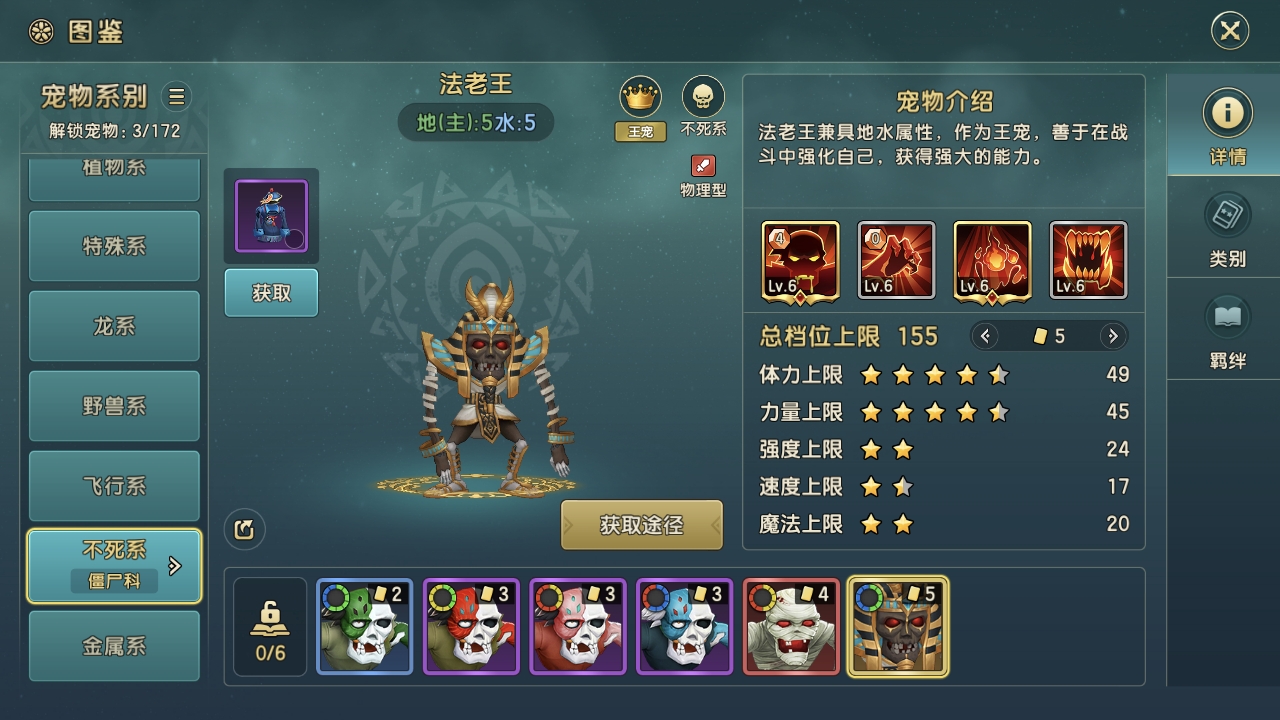Select the 特殊系 pet category
Image resolution: width=1280 pixels, height=720 pixels.
point(114,246)
